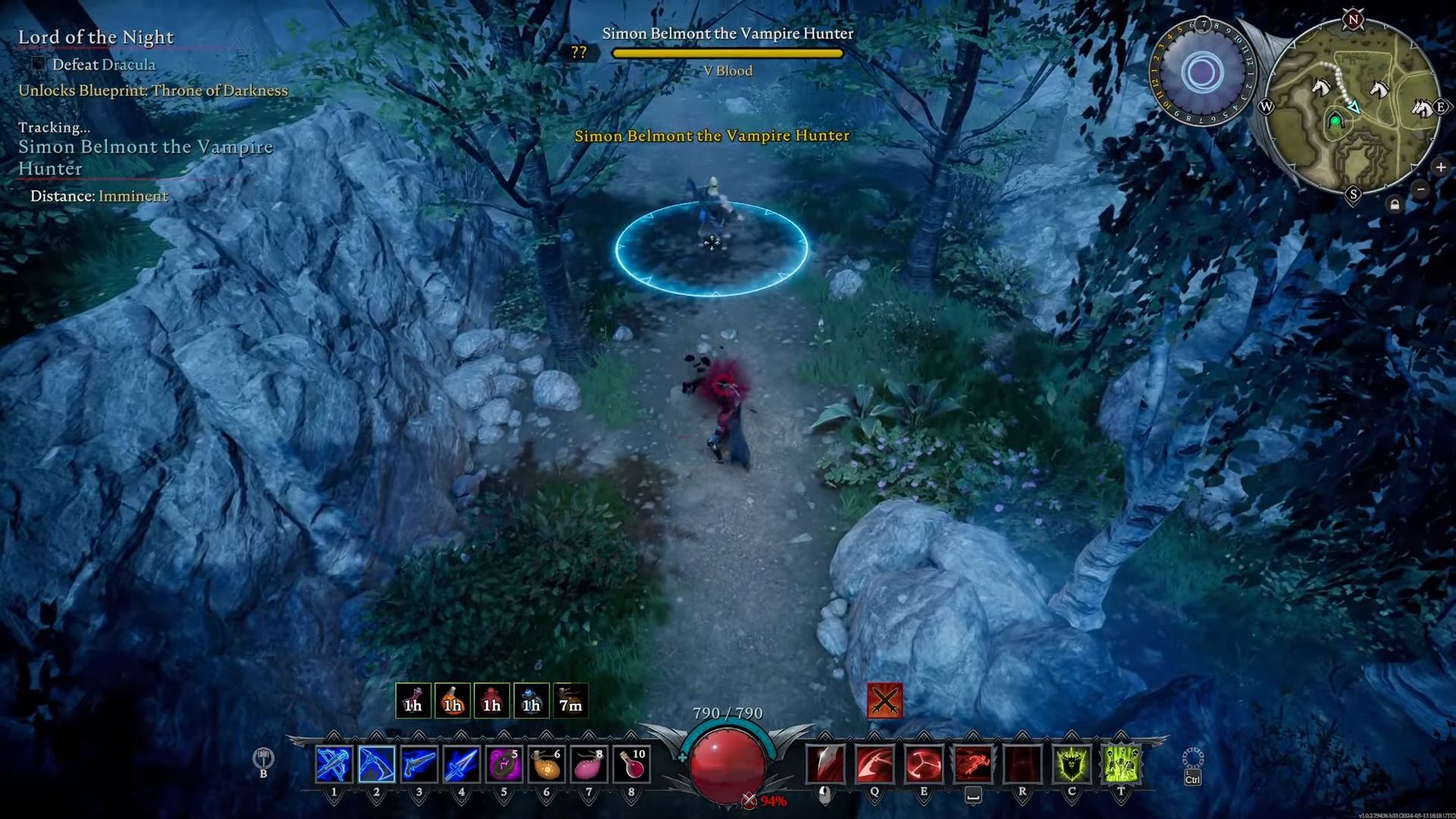
Task: Cast the green skeletons ultimate ability
Action: point(1121,764)
